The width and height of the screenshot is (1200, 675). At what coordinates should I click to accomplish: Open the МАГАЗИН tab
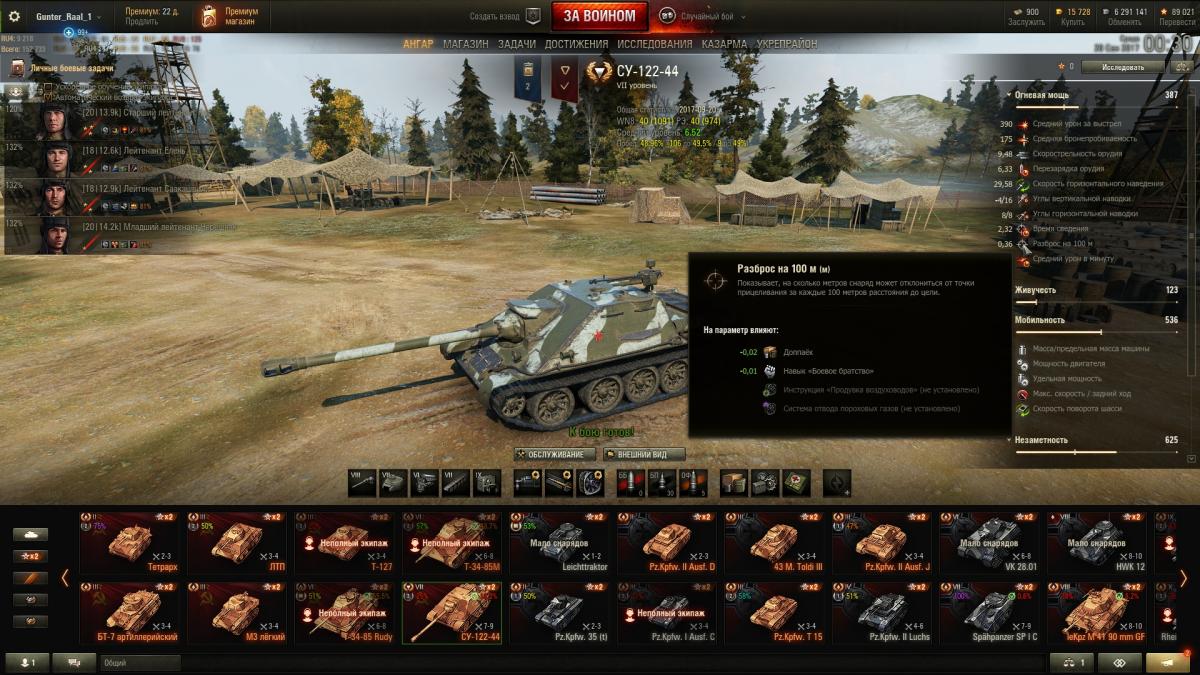[465, 44]
